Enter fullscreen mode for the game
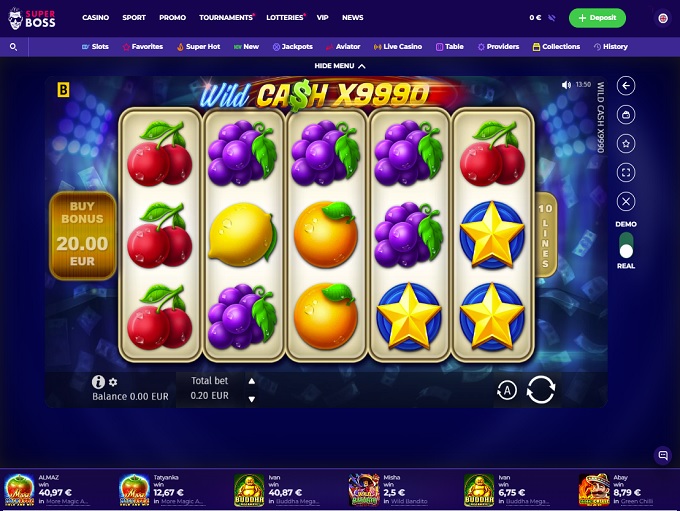This screenshot has height=511, width=680. click(x=627, y=172)
